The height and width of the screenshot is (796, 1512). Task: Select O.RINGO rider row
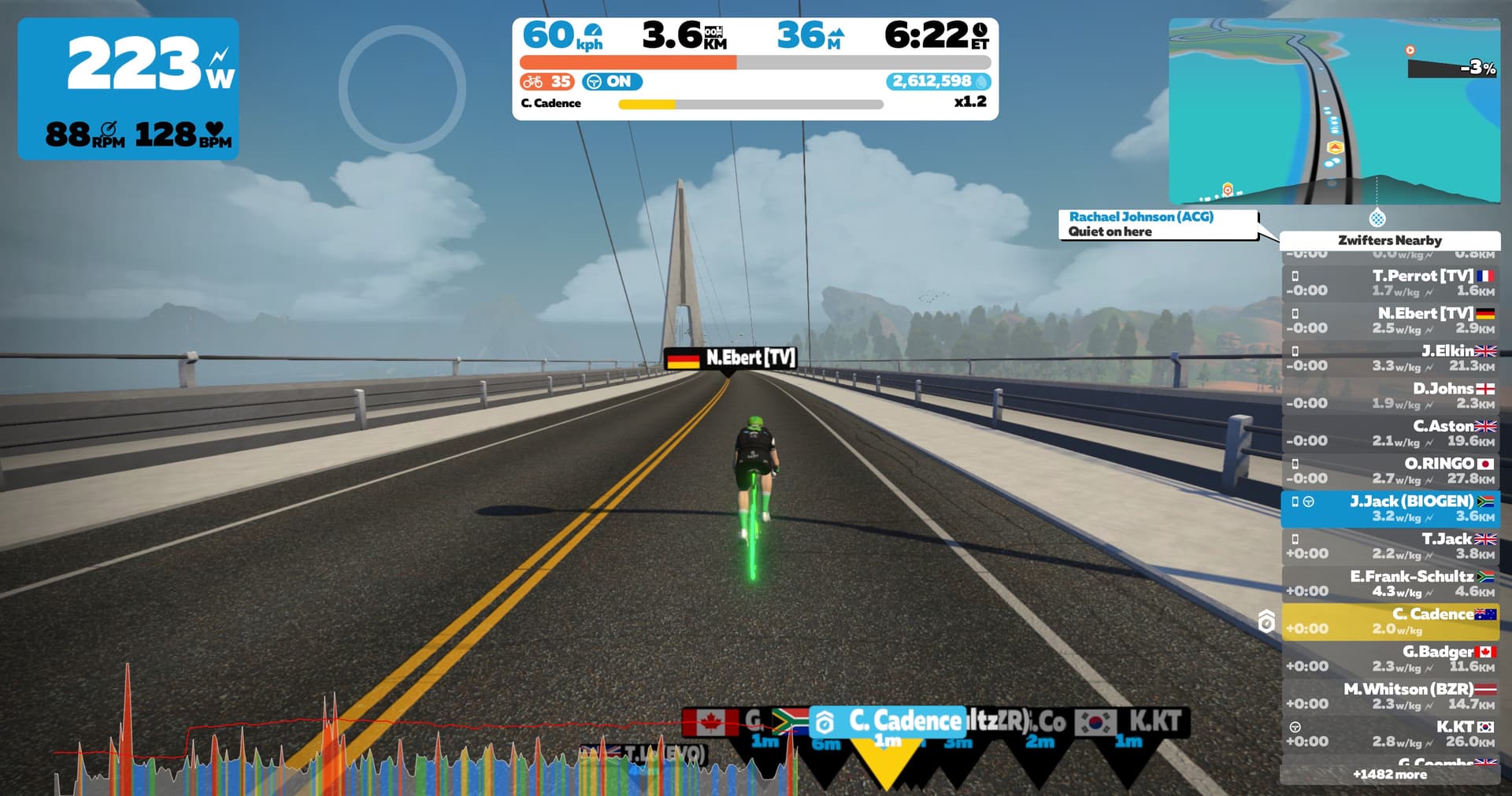[x=1390, y=471]
